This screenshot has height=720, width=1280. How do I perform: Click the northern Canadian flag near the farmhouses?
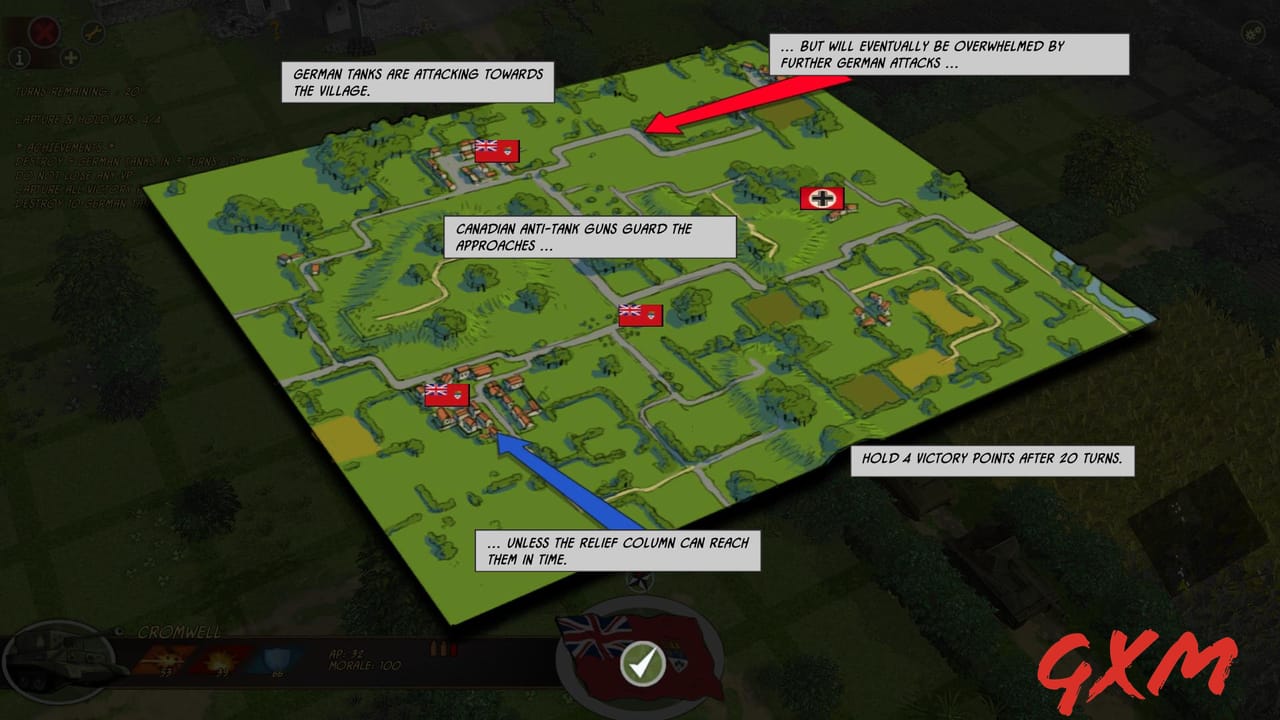point(498,150)
